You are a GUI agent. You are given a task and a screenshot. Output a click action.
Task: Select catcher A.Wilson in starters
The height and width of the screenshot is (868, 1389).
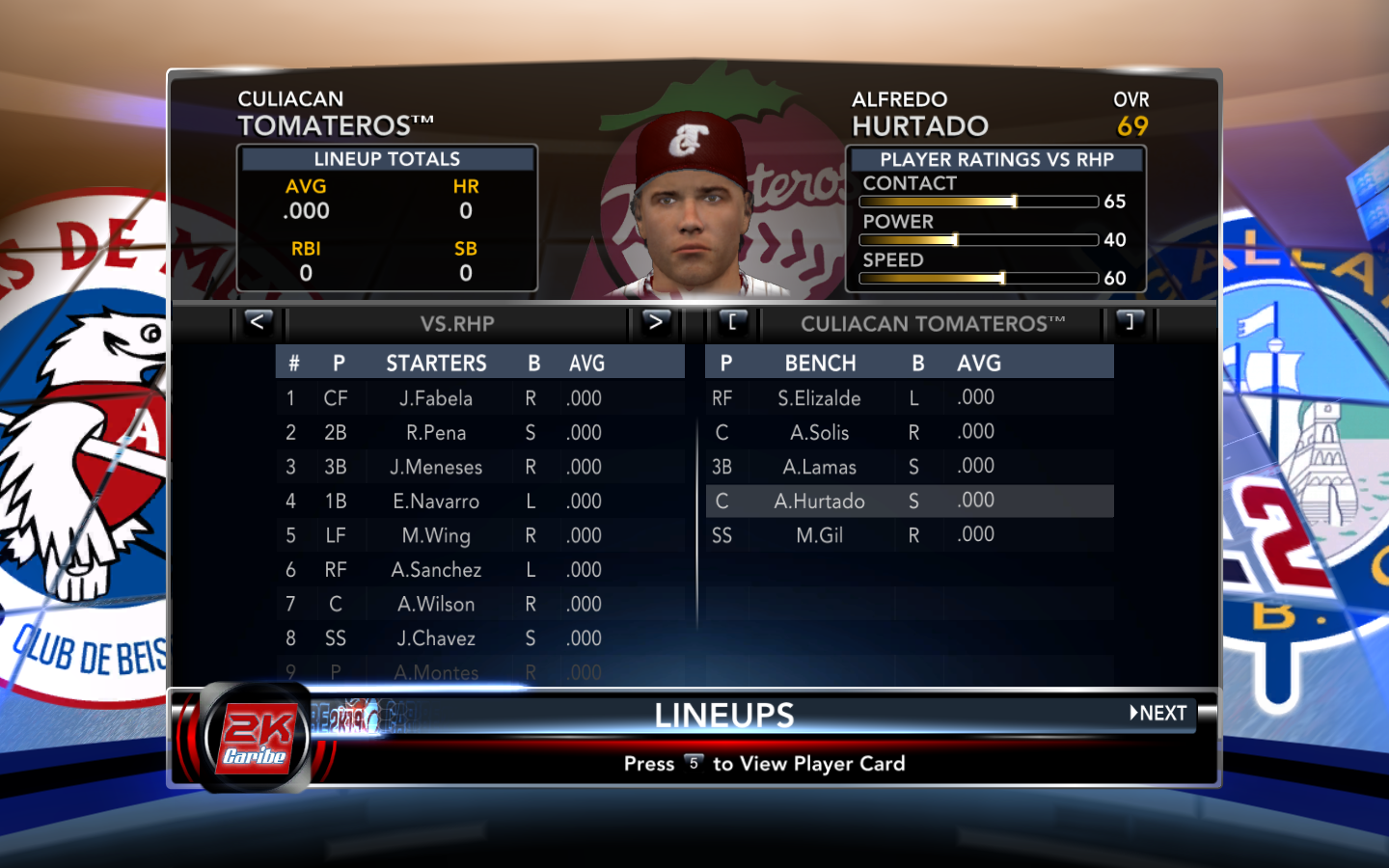click(x=436, y=605)
